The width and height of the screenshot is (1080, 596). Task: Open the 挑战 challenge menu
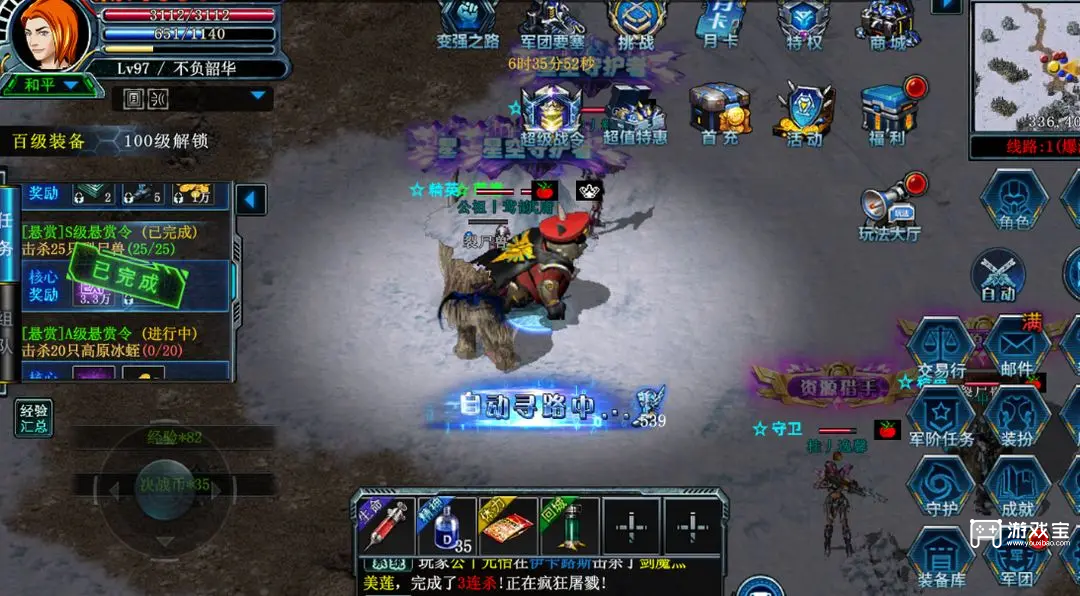pyautogui.click(x=635, y=22)
